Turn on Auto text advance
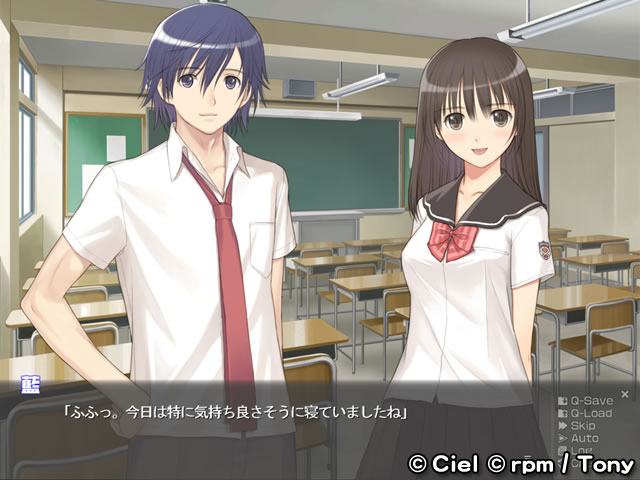640x480 pixels. coord(584,437)
